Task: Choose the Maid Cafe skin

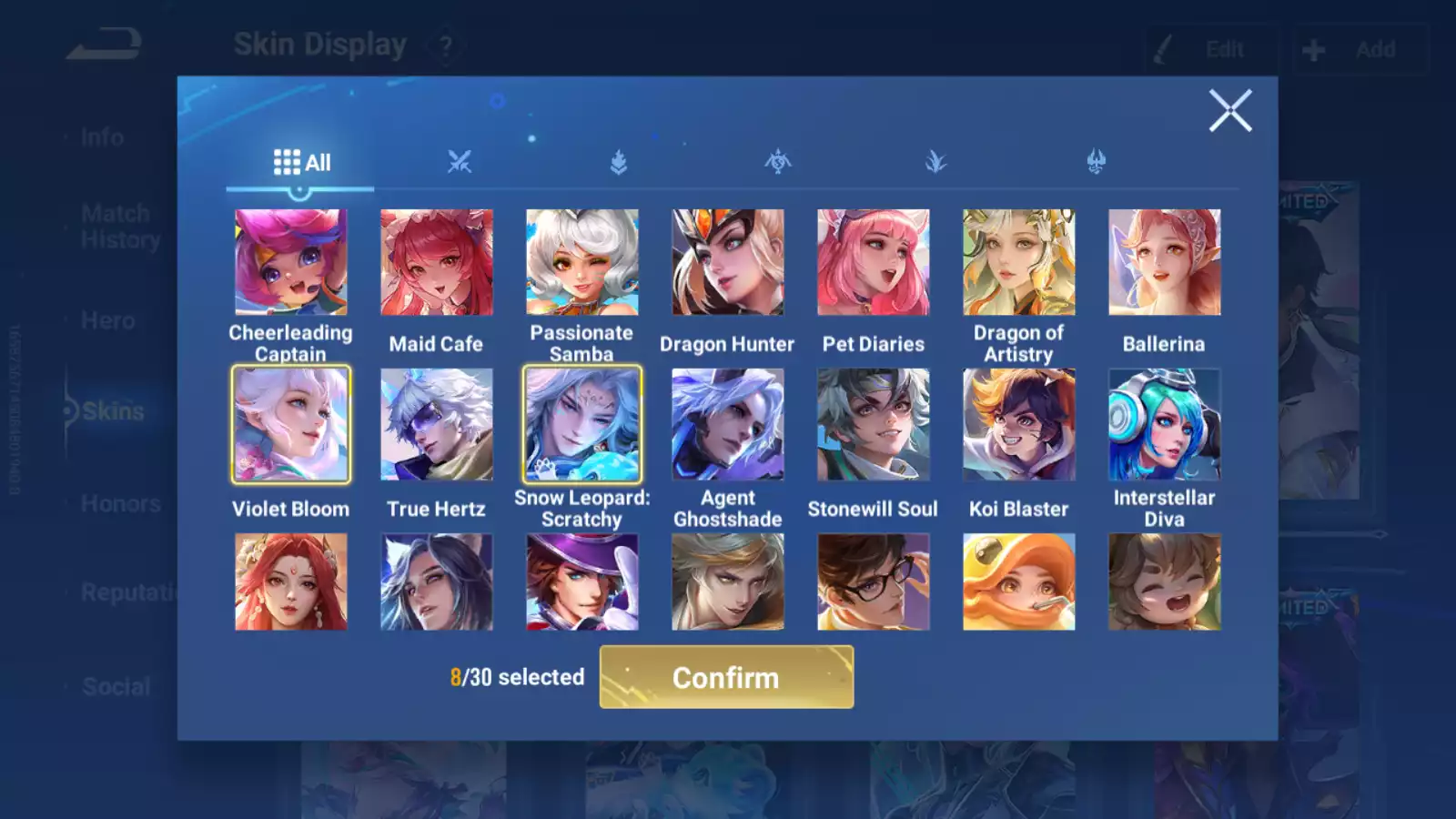Action: coord(436,263)
